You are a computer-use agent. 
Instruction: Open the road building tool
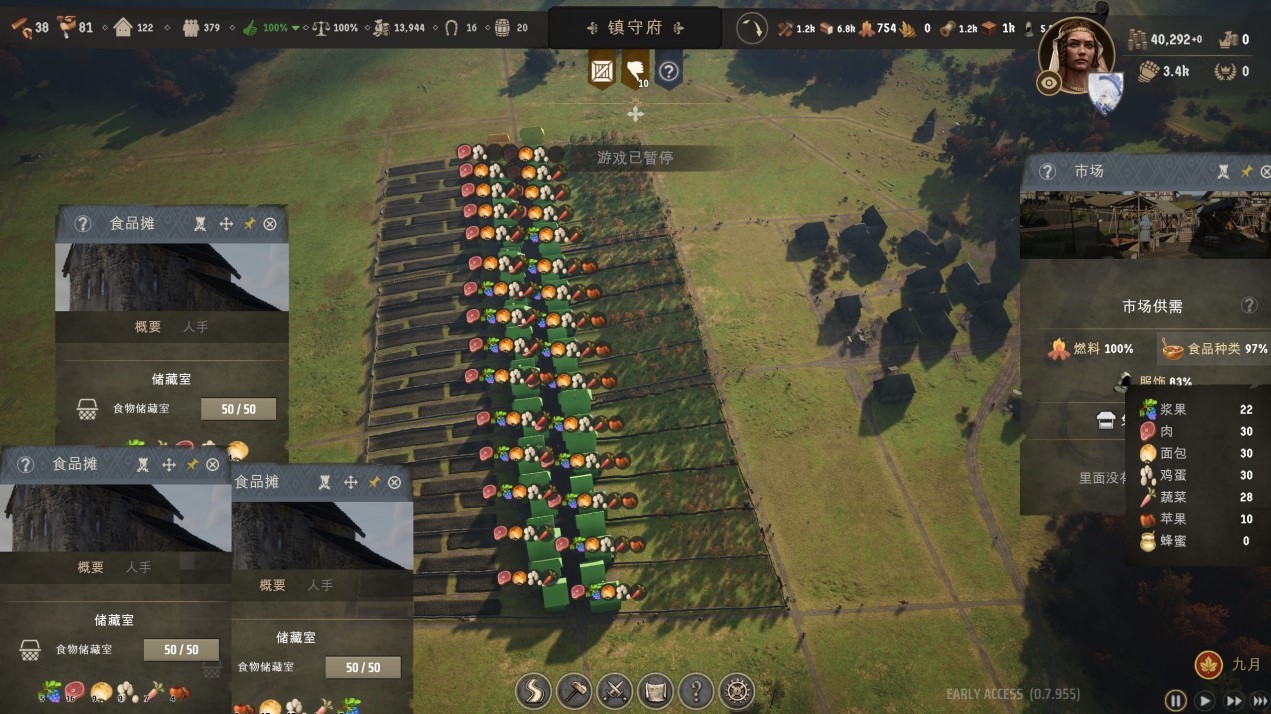[532, 690]
